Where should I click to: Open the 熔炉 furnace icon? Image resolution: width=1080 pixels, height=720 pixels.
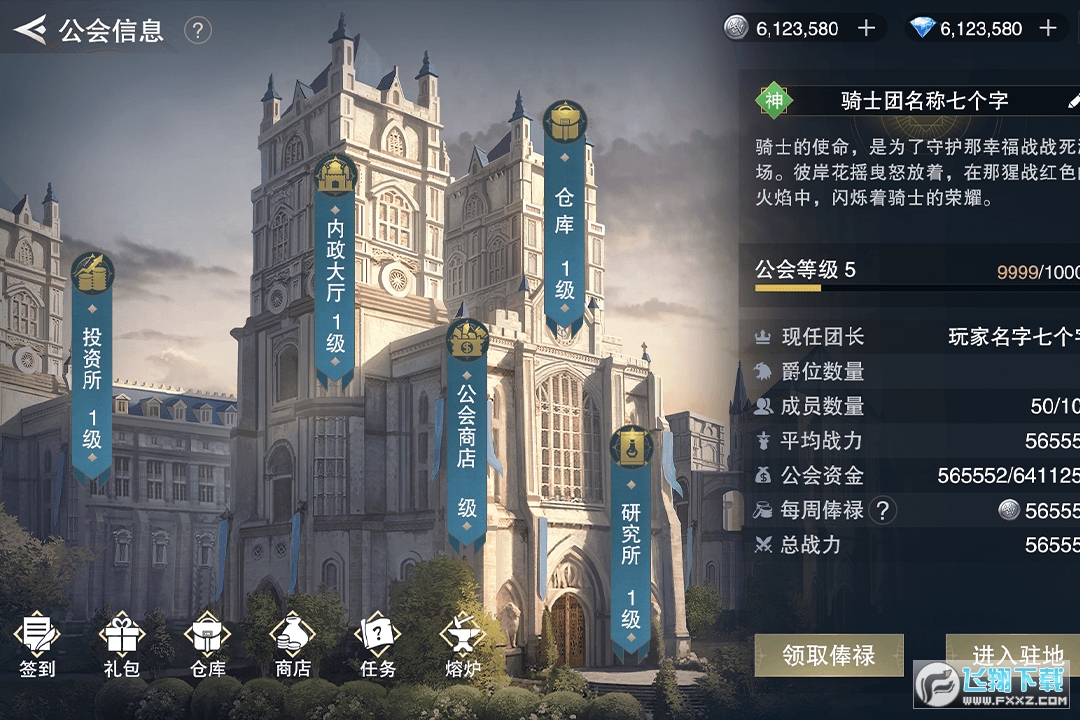click(462, 645)
